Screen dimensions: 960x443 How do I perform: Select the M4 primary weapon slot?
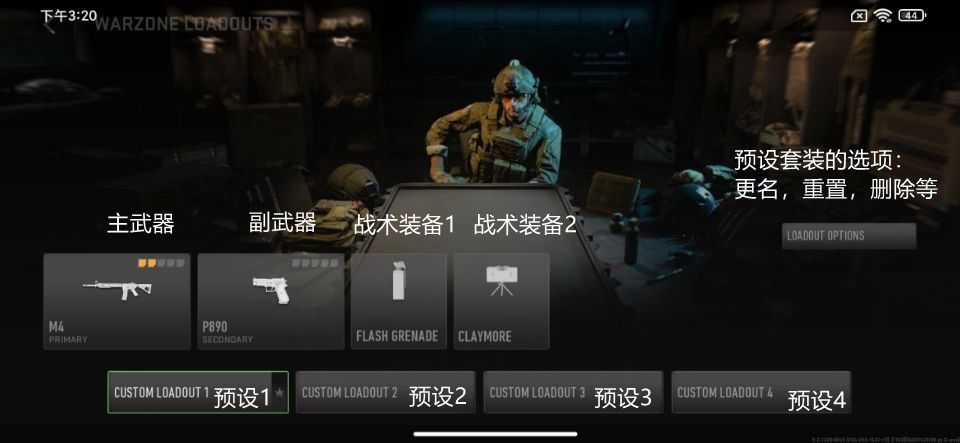pyautogui.click(x=116, y=301)
